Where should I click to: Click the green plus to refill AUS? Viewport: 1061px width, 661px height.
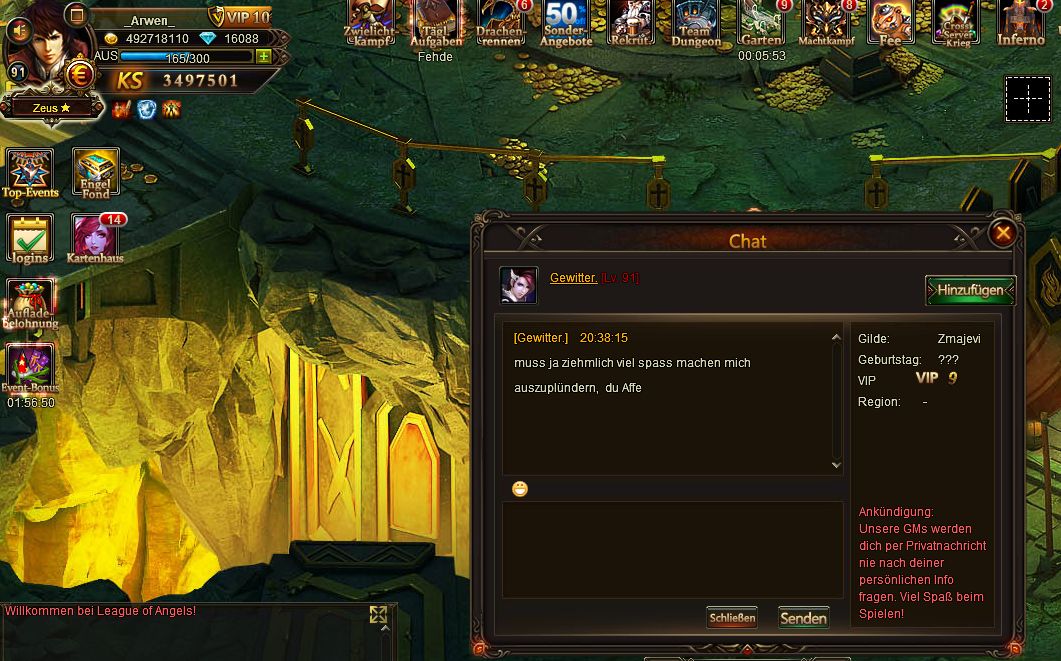263,57
